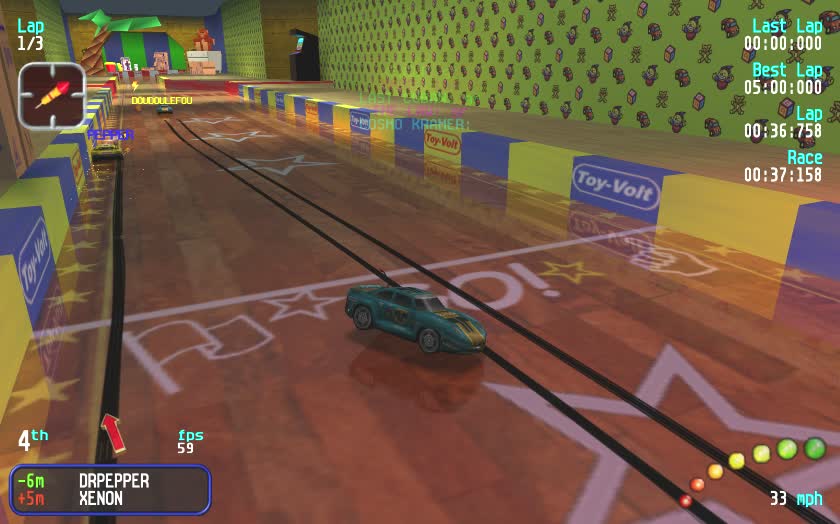Click the DRPEPPER row in the gap panel

(110, 481)
